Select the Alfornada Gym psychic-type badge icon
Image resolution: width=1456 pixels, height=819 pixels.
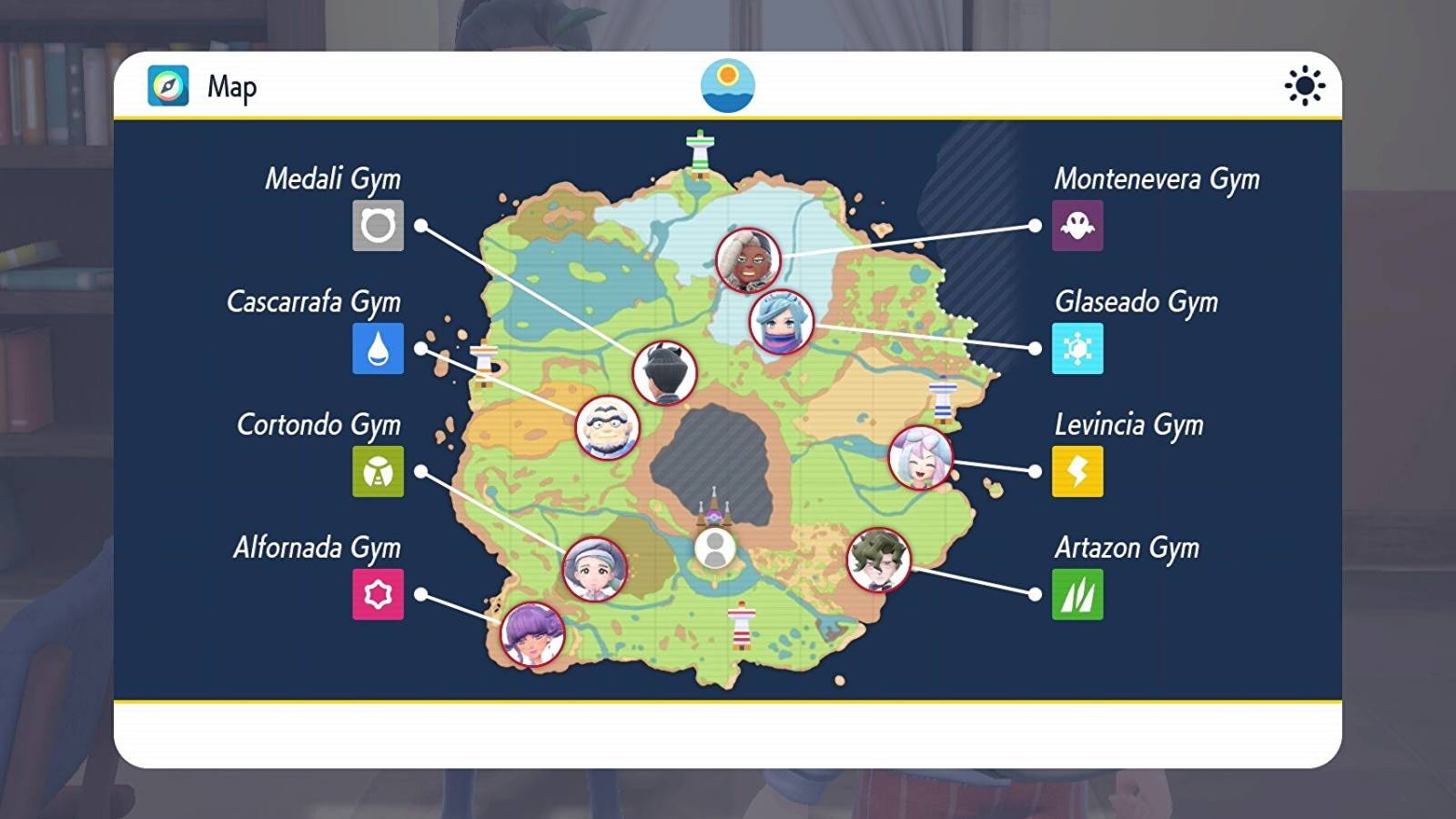379,596
